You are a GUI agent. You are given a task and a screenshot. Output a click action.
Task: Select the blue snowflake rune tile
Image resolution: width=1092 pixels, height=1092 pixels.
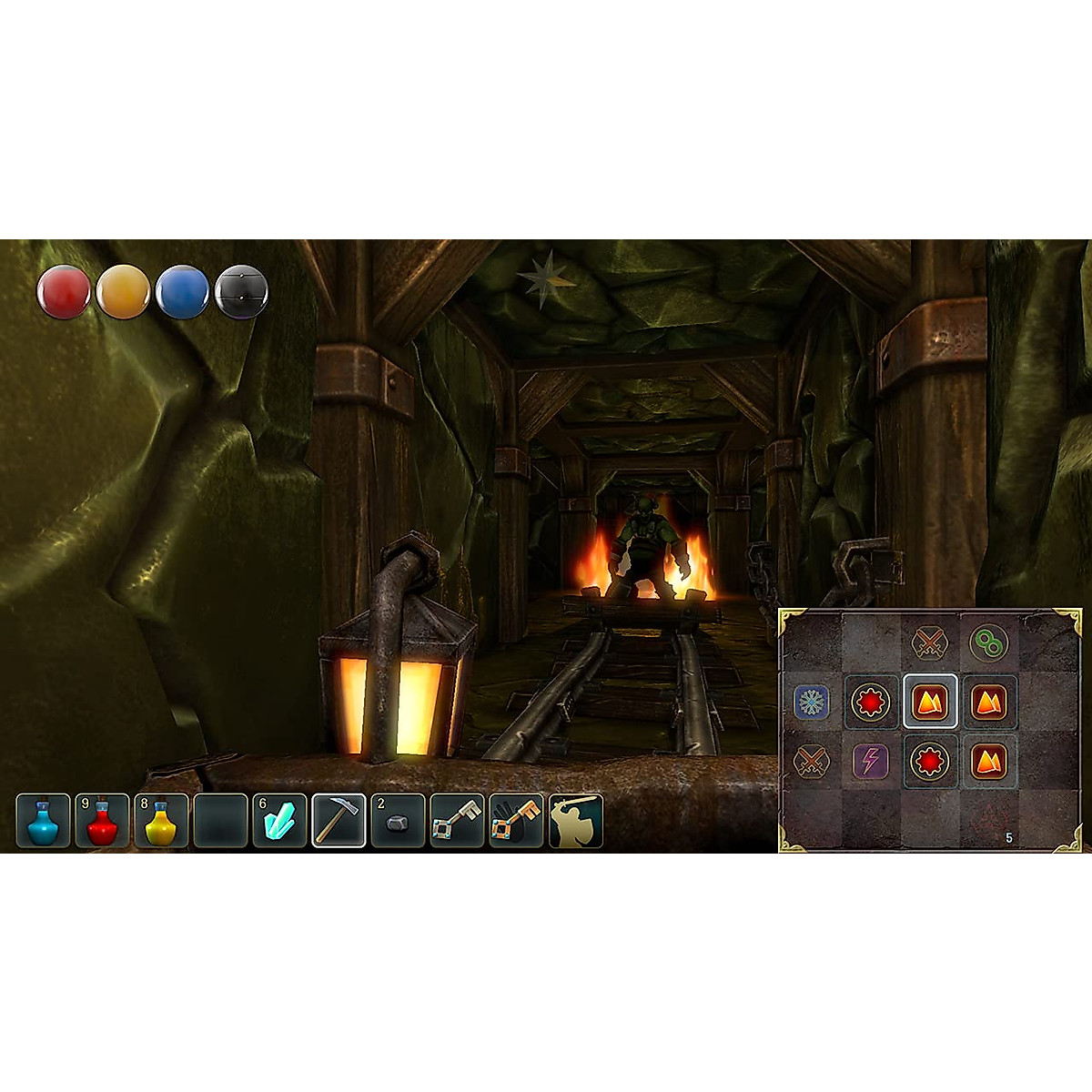tap(811, 703)
